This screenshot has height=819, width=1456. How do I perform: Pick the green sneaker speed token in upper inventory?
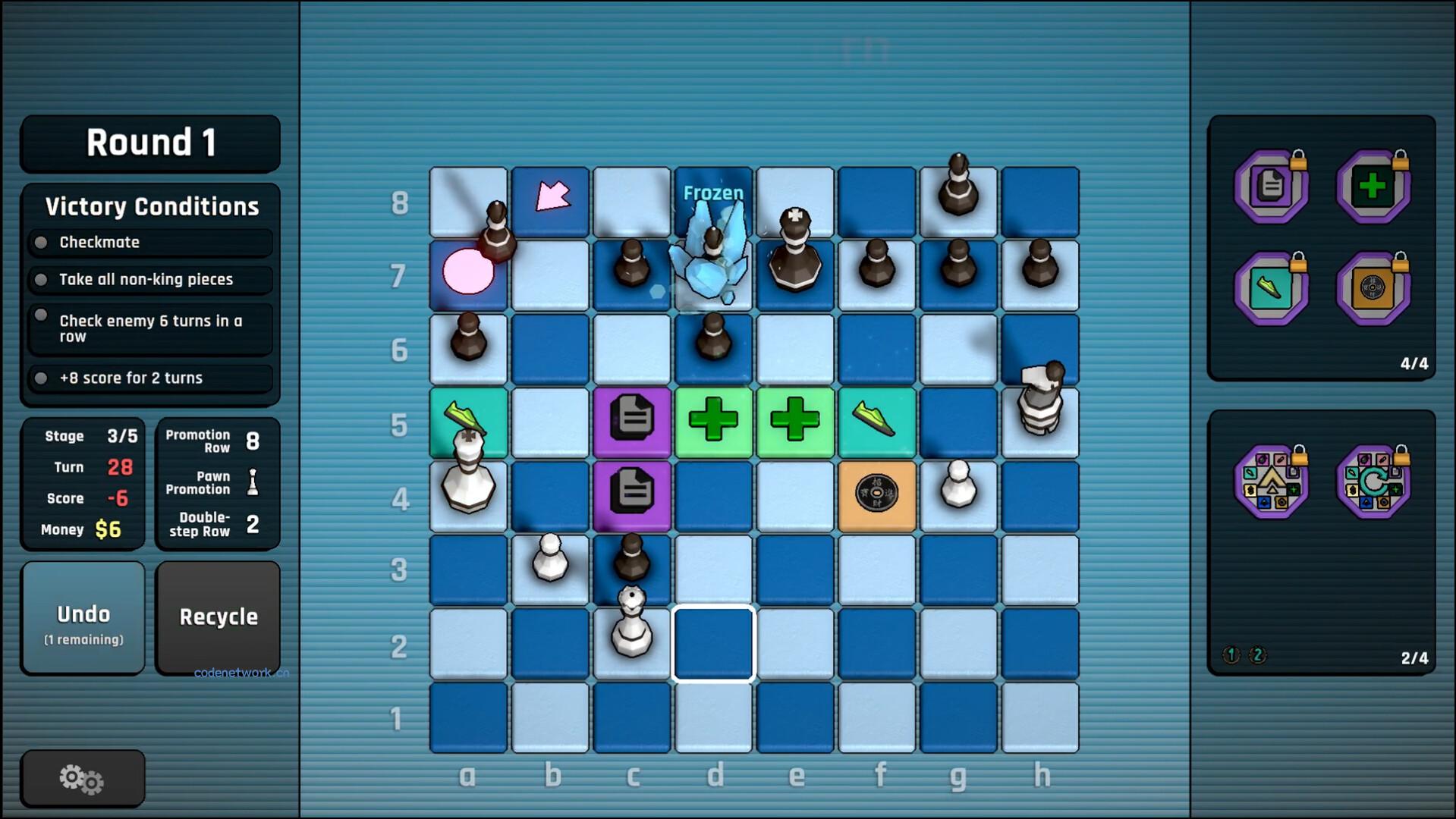[1269, 288]
